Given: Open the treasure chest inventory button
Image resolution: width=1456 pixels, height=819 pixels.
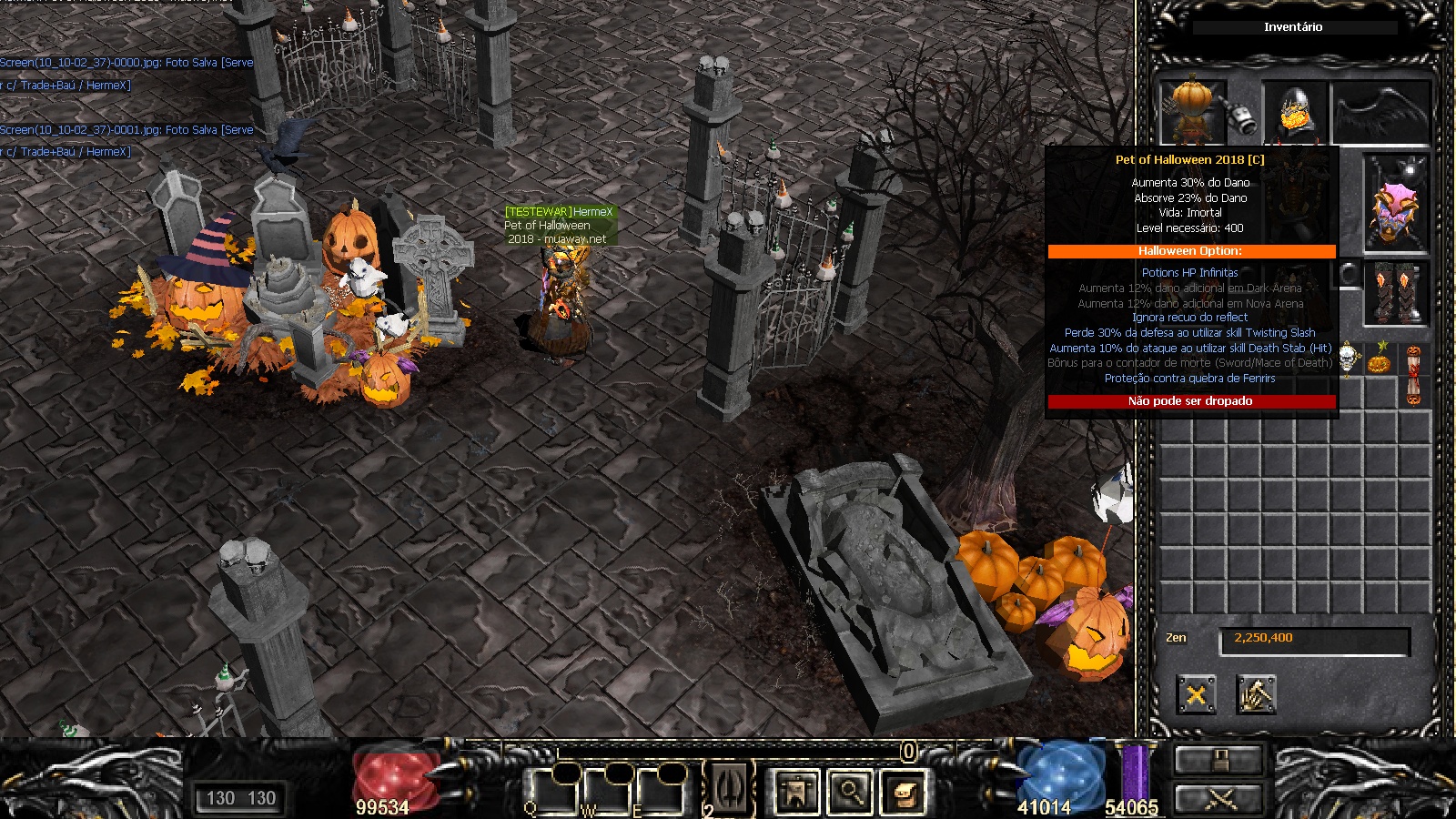Looking at the screenshot, I should pyautogui.click(x=903, y=792).
